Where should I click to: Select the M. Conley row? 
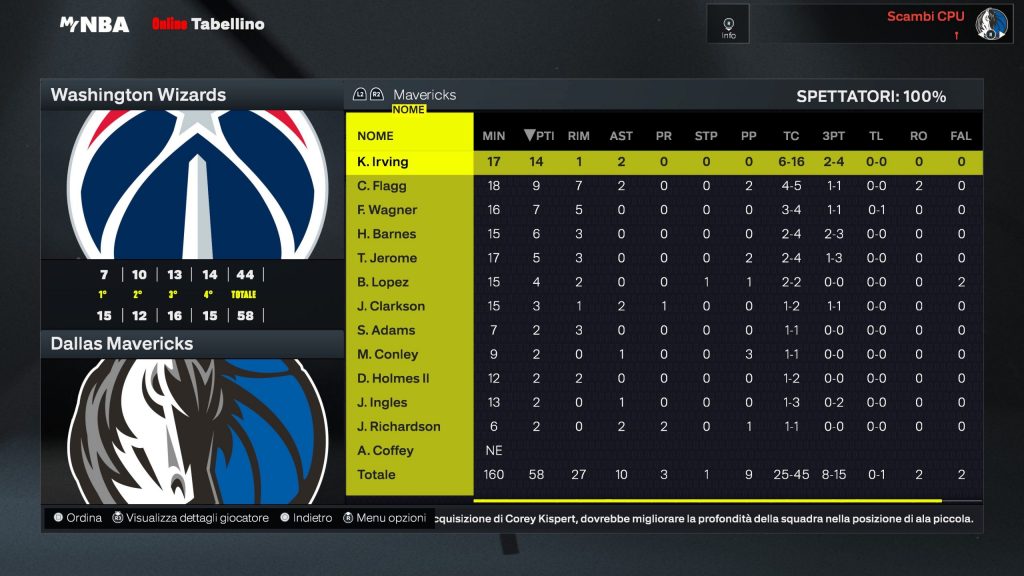pos(388,354)
